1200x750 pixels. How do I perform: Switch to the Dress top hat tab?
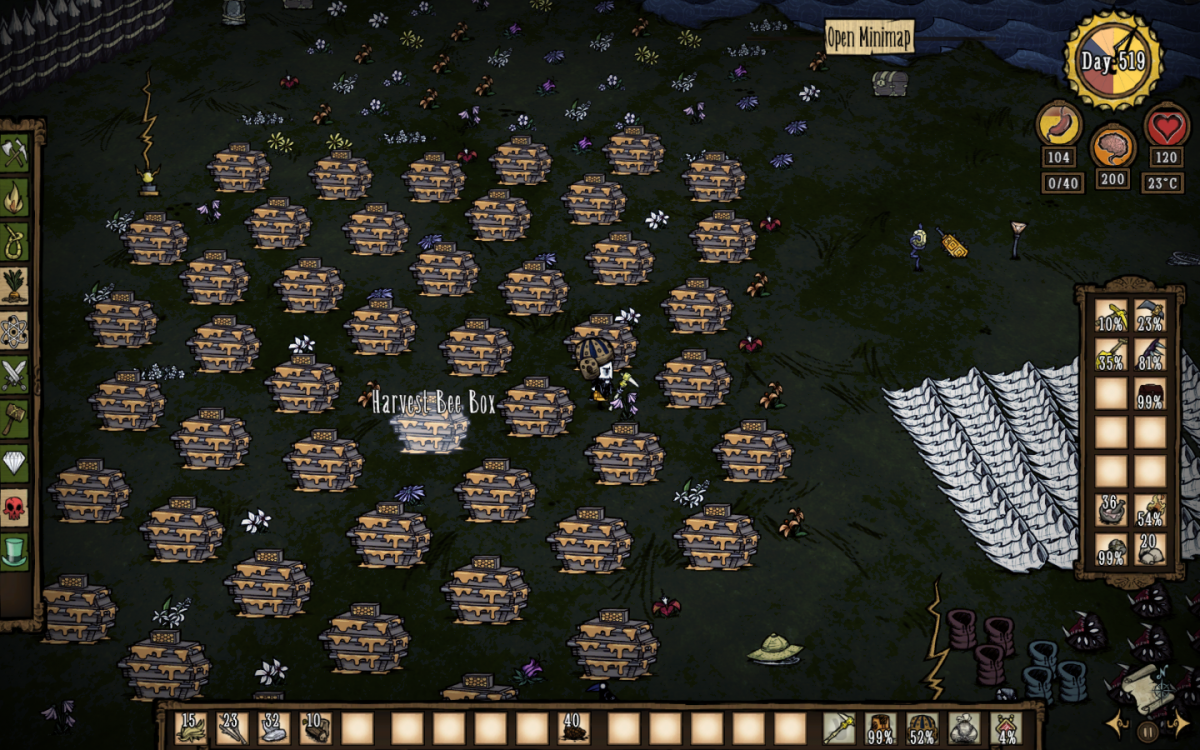point(15,550)
